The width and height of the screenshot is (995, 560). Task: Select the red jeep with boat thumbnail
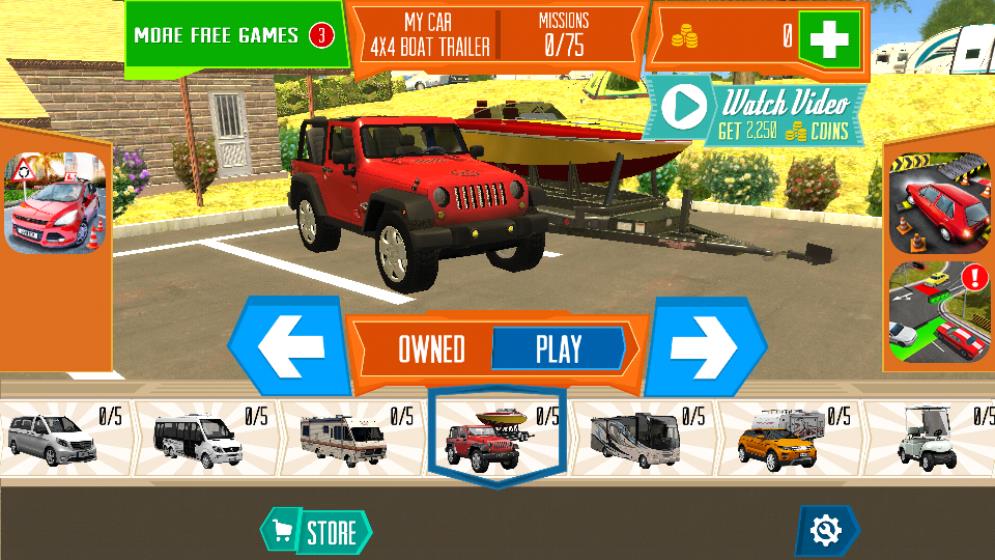click(x=490, y=437)
